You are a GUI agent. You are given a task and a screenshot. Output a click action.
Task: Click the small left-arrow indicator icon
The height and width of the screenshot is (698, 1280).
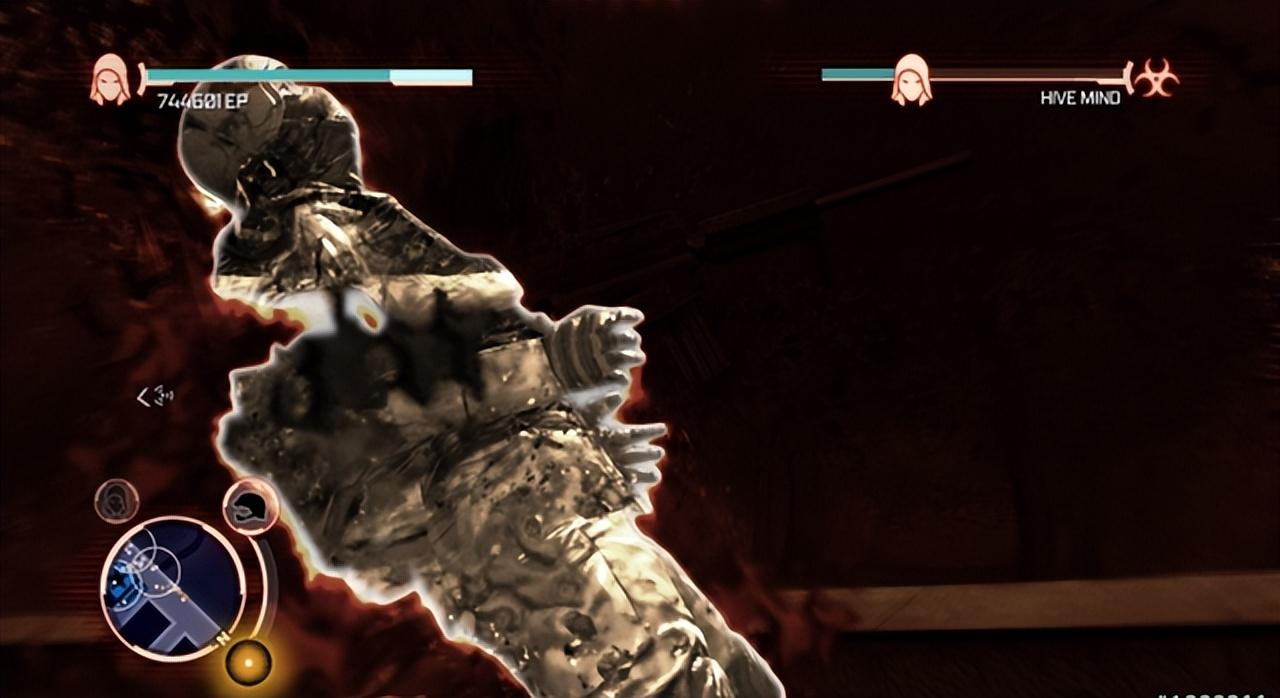click(x=154, y=397)
